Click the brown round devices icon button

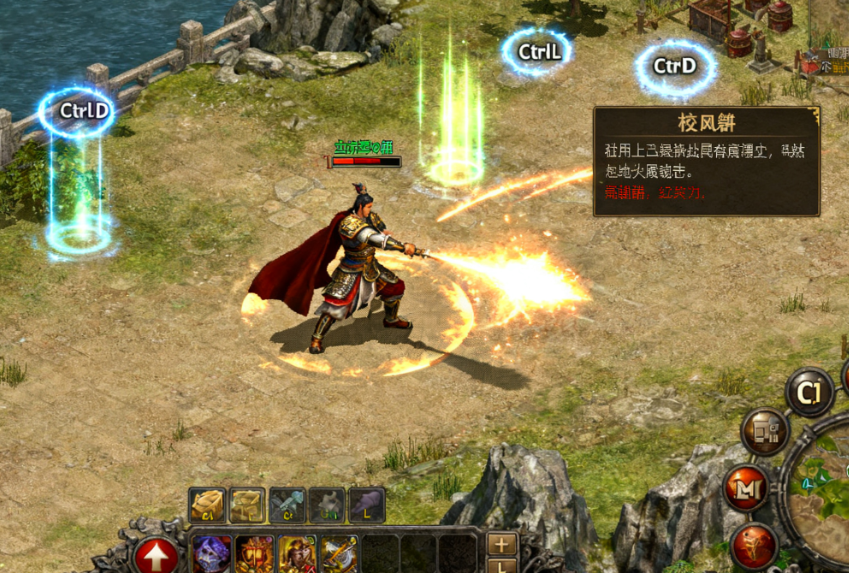point(765,432)
